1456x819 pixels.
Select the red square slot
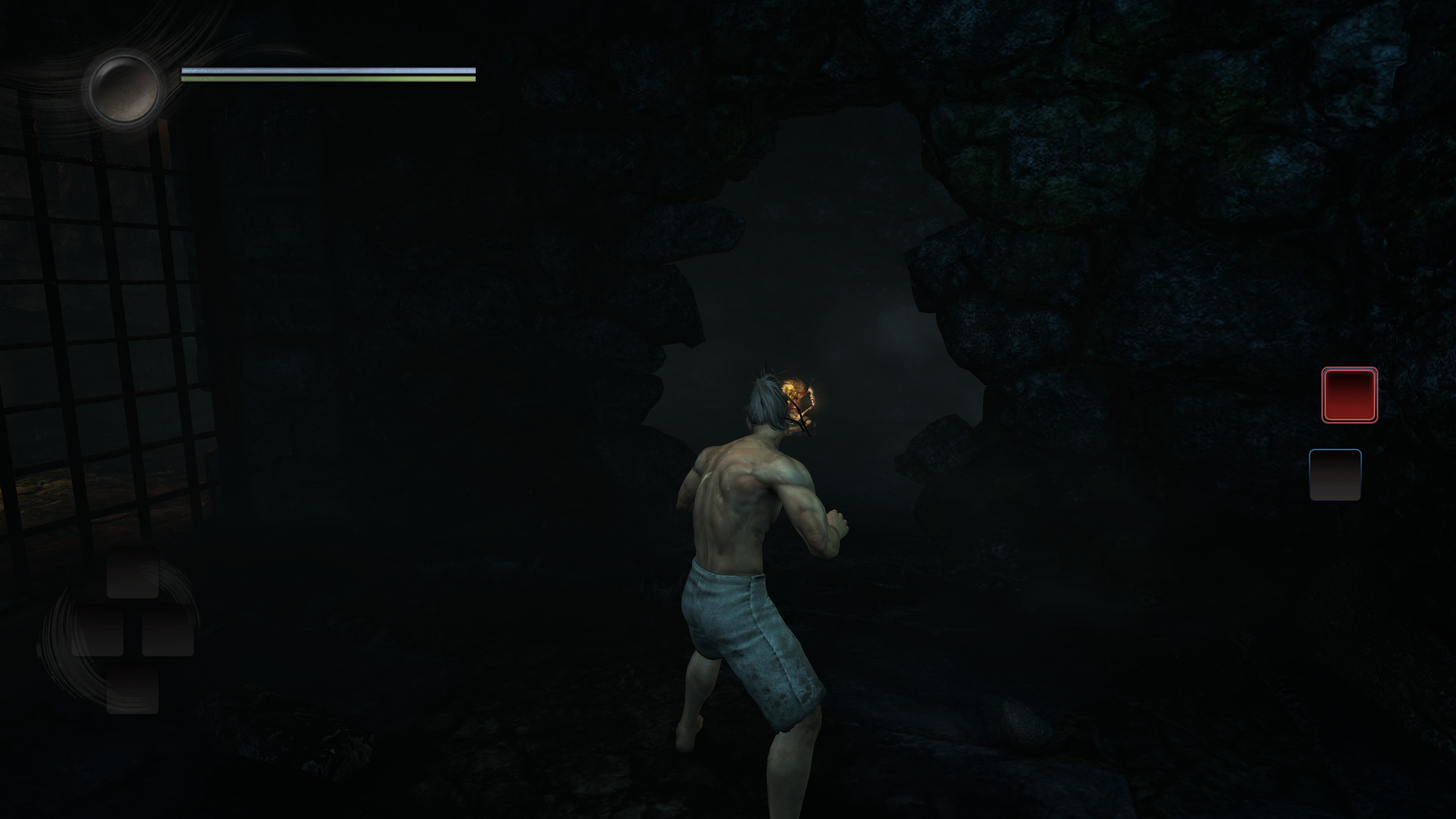point(1349,394)
